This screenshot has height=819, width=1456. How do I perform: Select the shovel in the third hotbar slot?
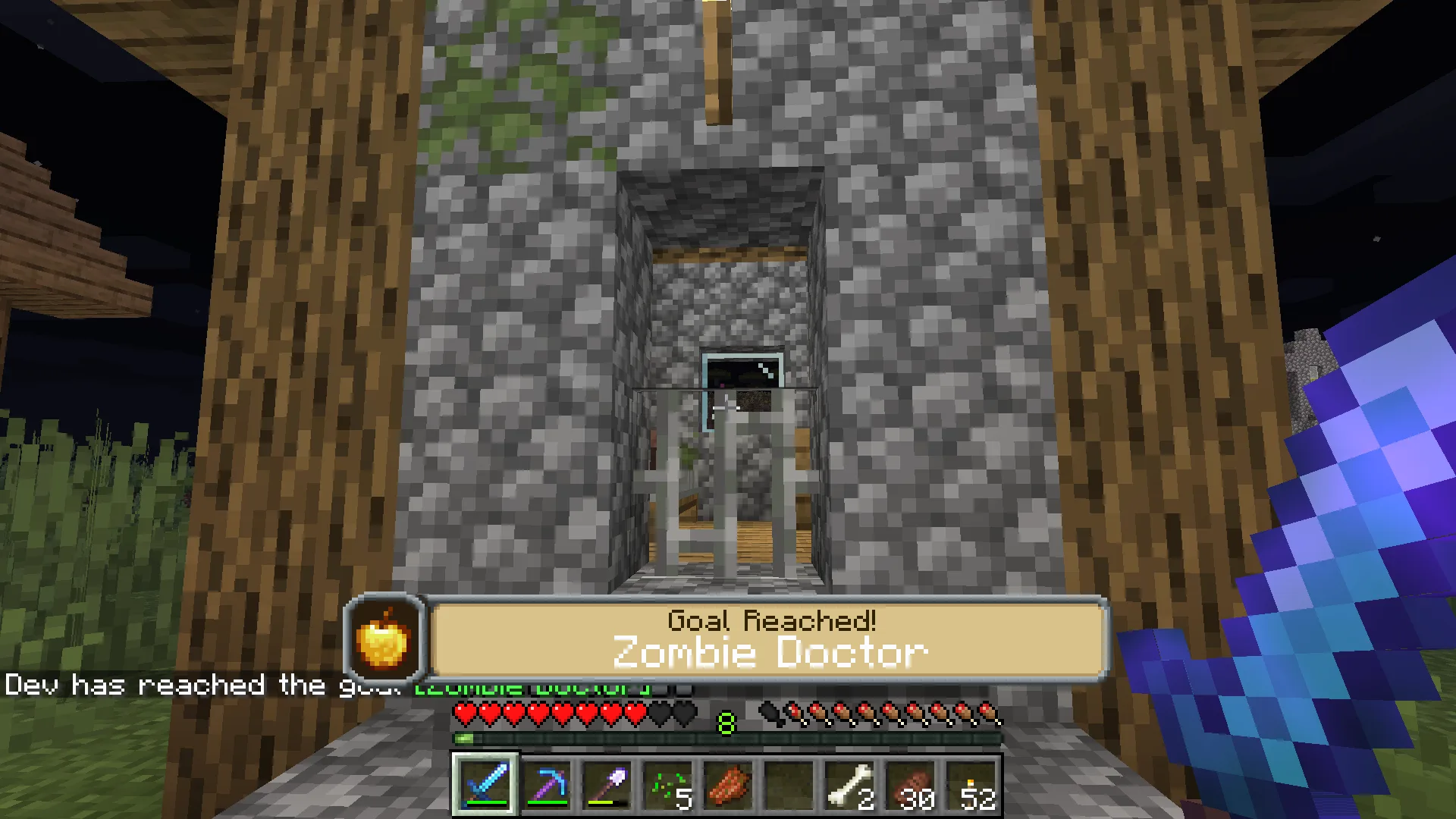point(607,783)
